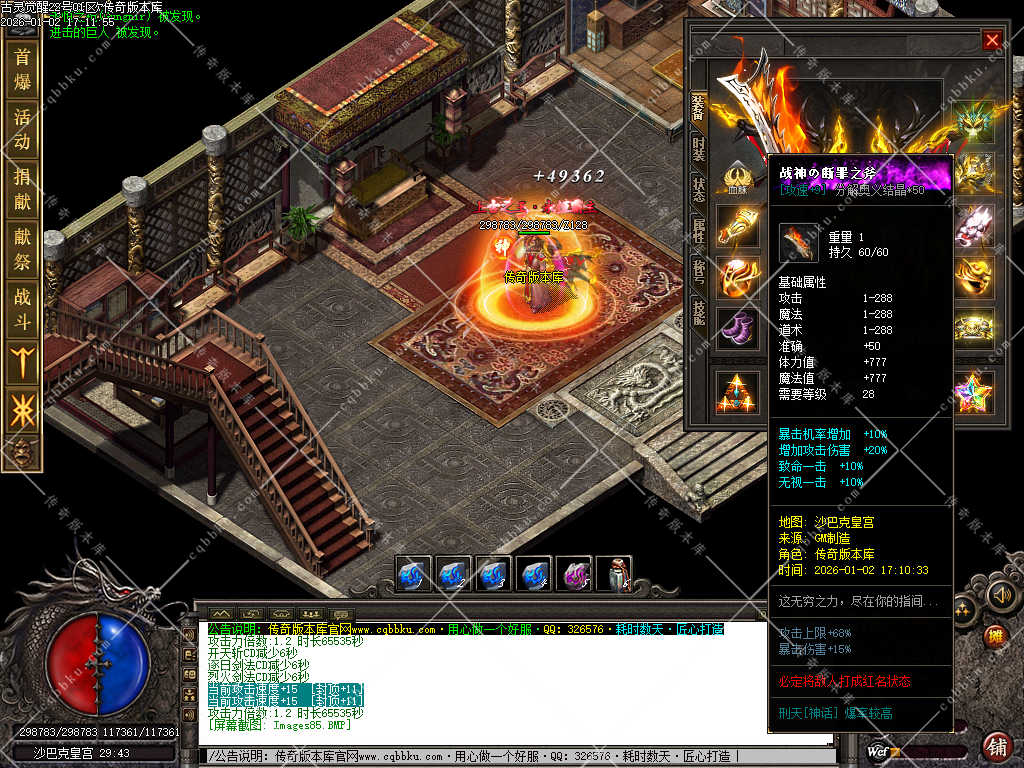Open the 摊 stall button
The image size is (1024, 768).
tap(993, 636)
